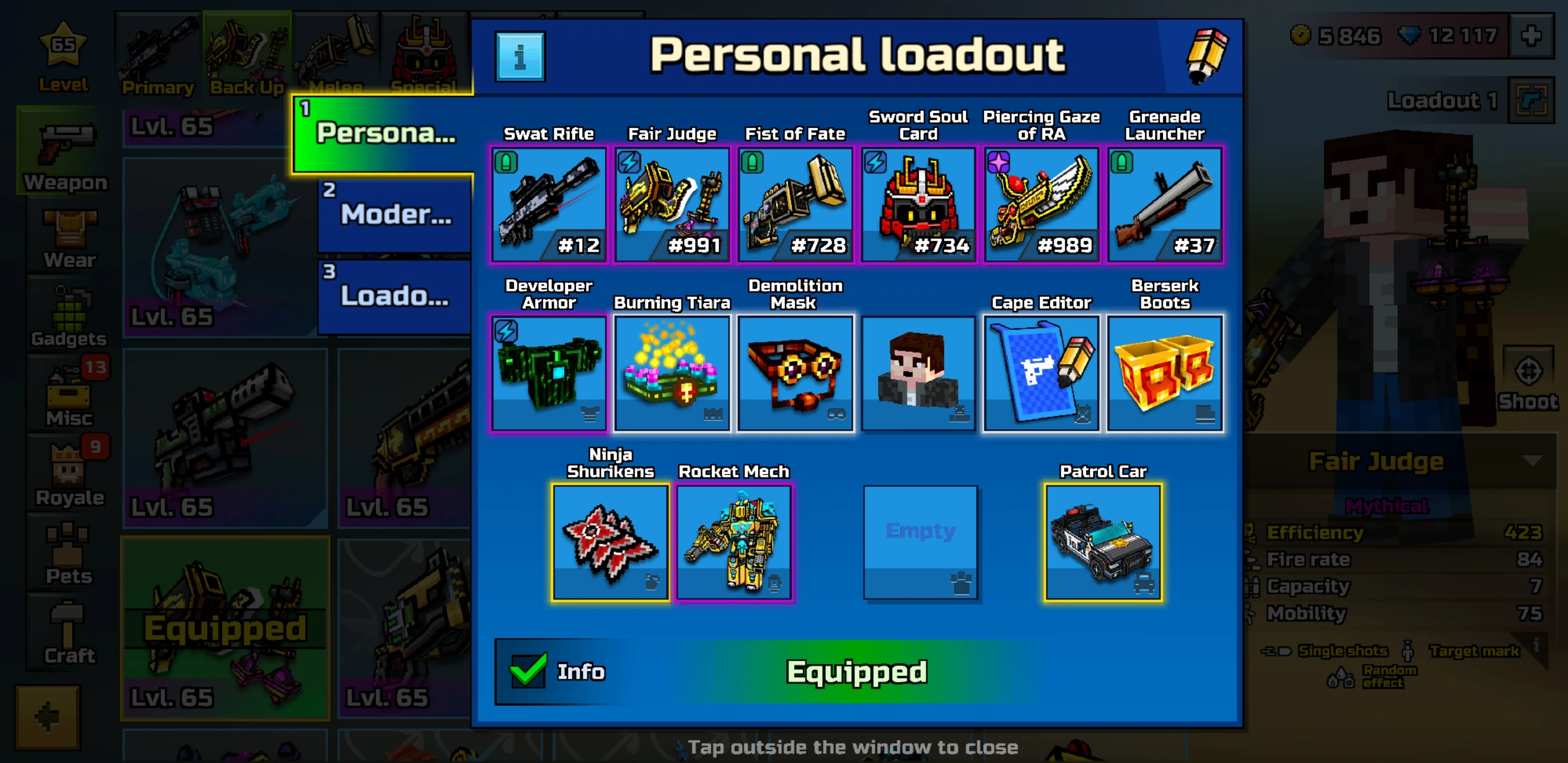The image size is (1568, 763).
Task: Open the info icon beside Personal loadout title
Action: [519, 56]
